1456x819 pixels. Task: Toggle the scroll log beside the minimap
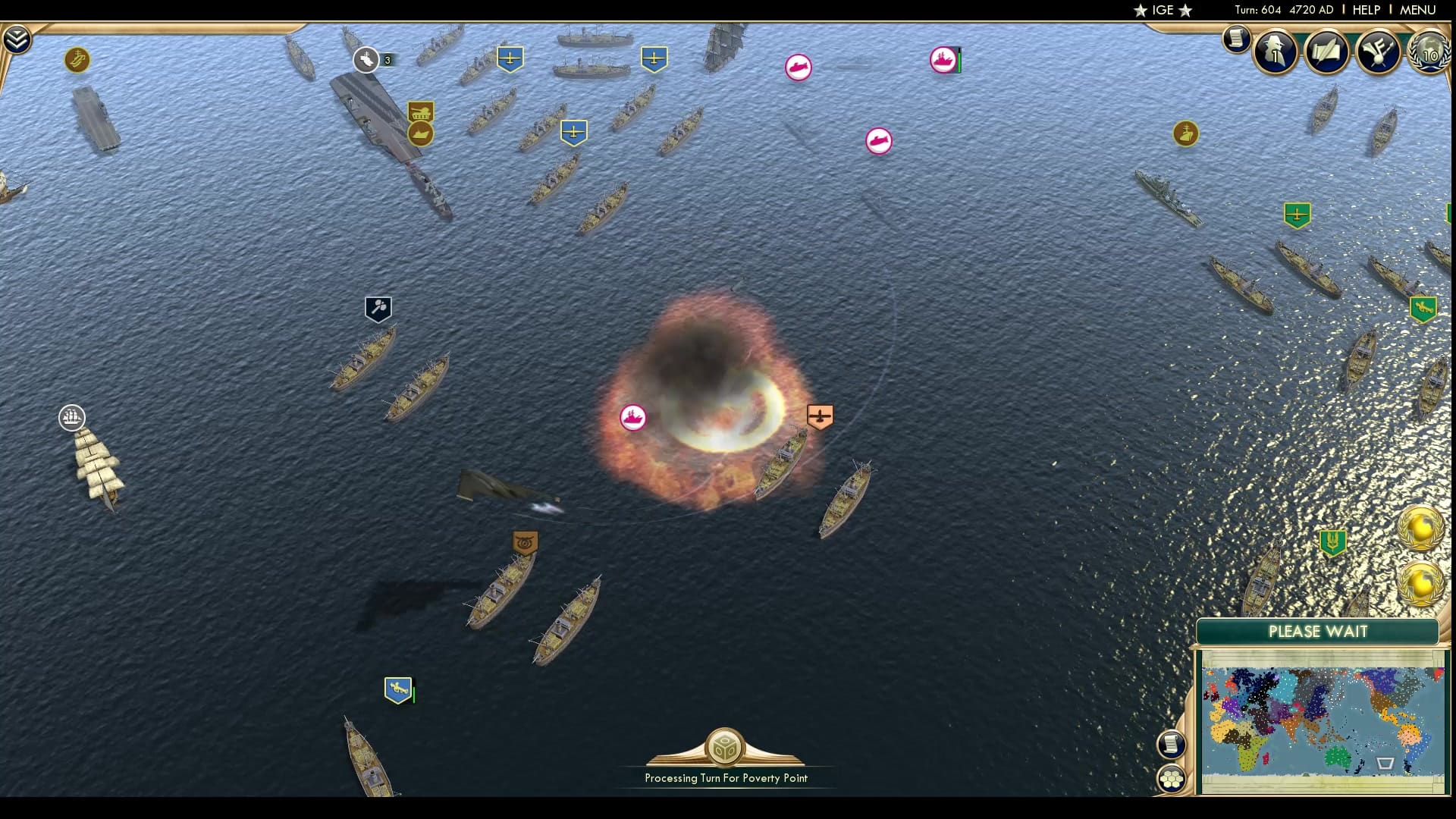point(1172,745)
